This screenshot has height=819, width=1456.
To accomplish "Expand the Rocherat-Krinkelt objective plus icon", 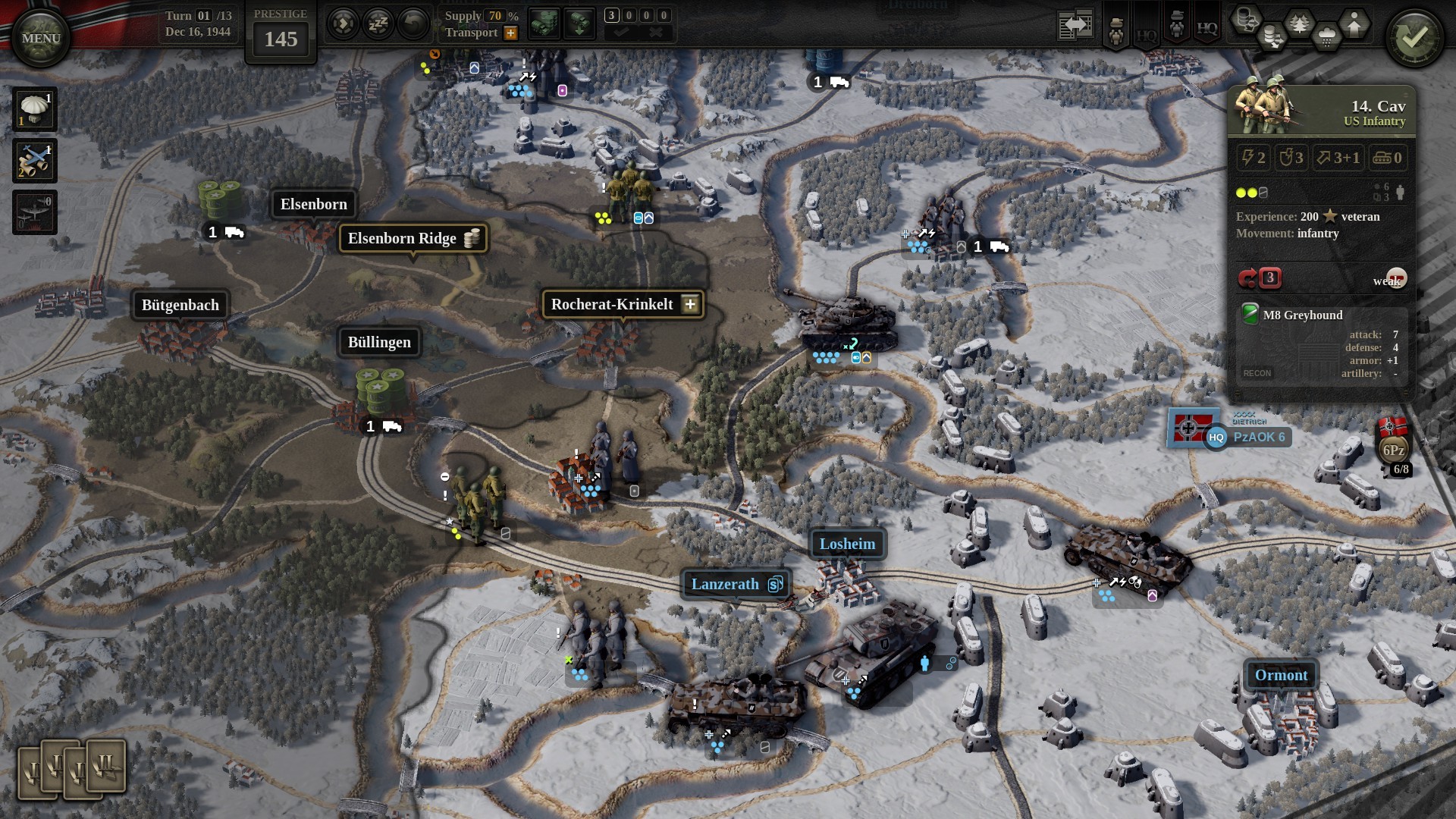I will tap(690, 304).
